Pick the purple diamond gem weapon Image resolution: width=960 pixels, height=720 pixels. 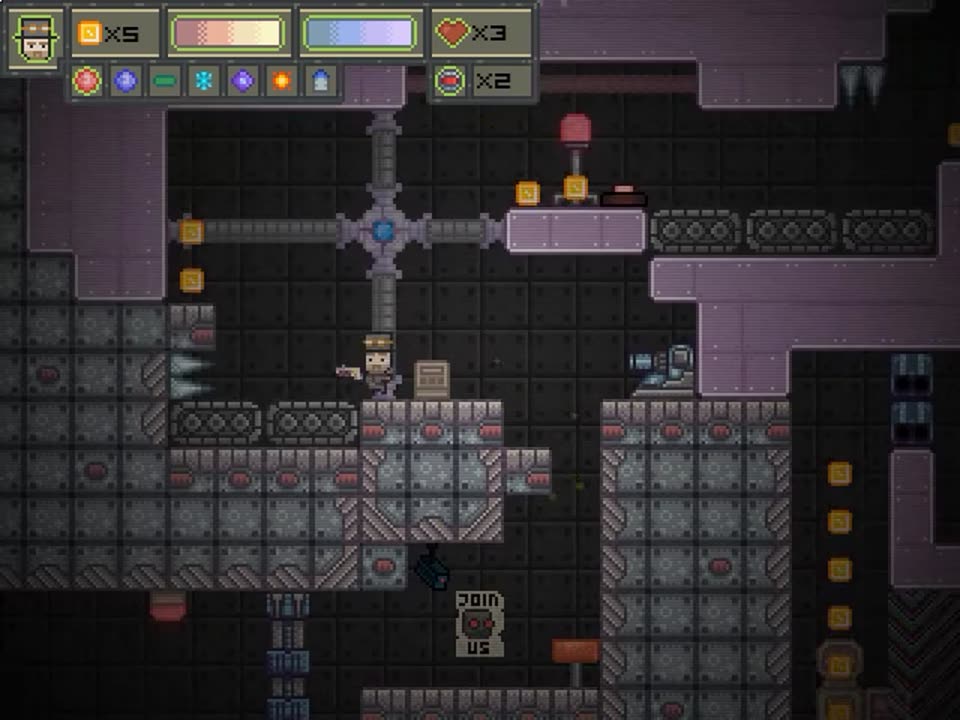click(242, 80)
